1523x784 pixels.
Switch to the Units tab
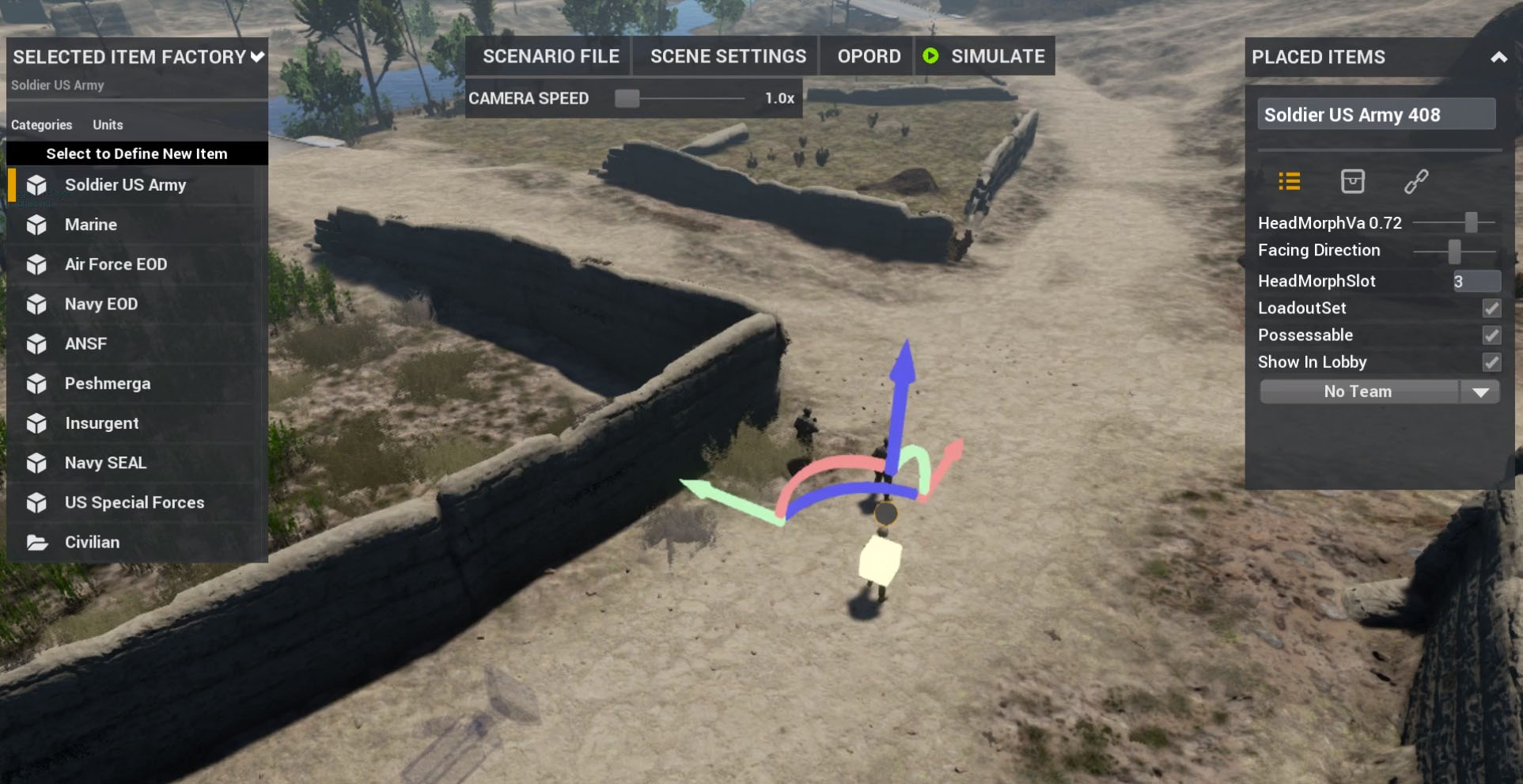(108, 125)
